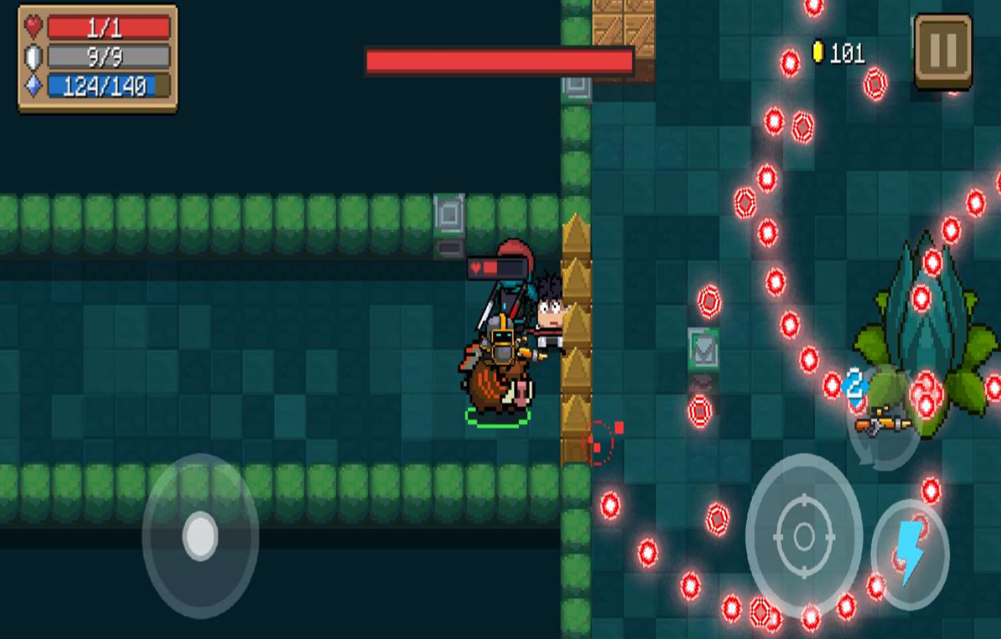Pause the game with the pause button
1001x639 pixels.
tap(942, 49)
